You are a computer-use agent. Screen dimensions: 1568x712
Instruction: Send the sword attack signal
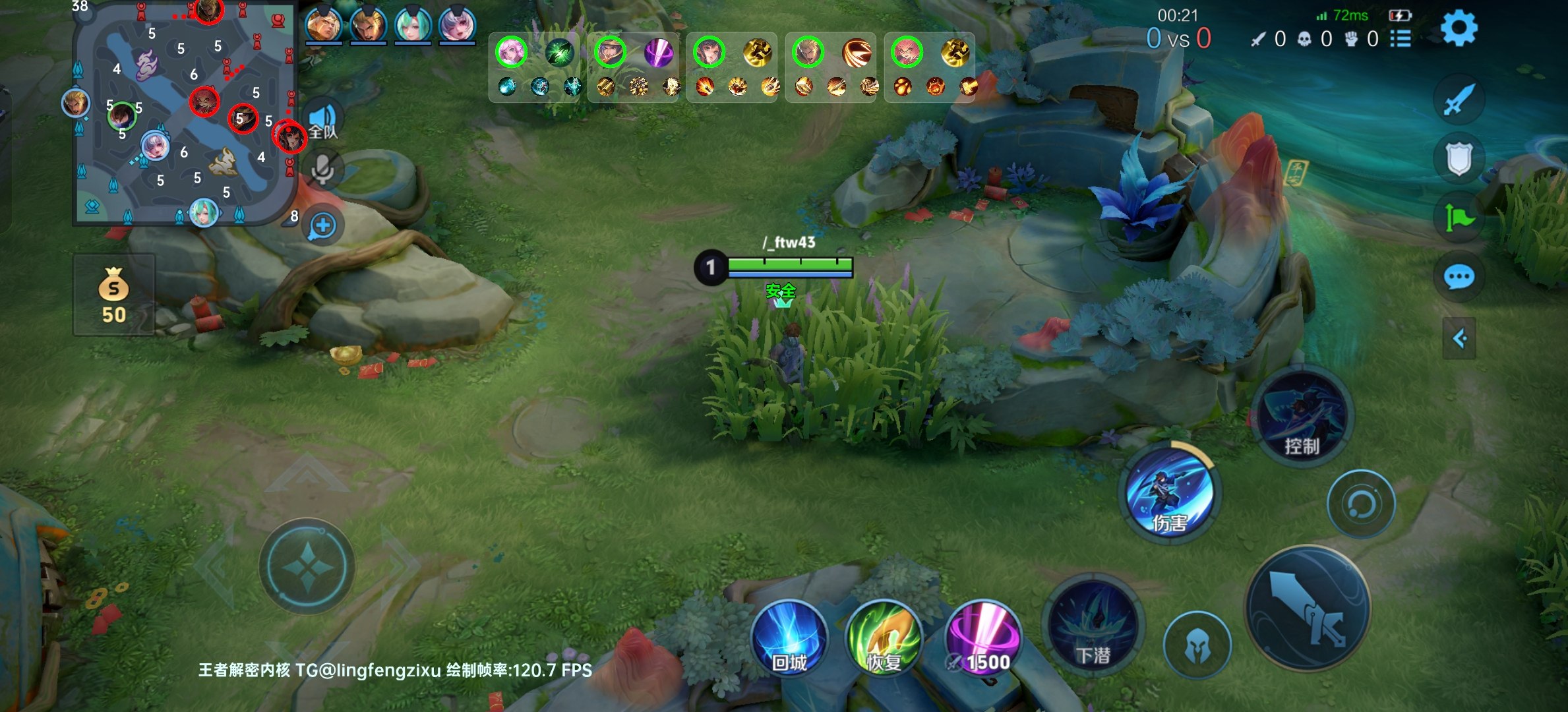tap(1459, 100)
